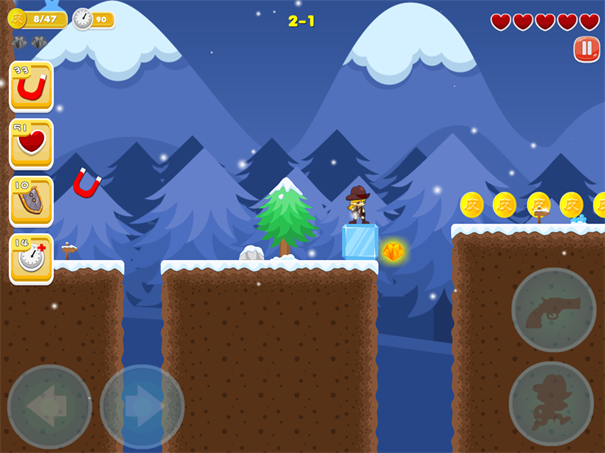Fire the revolver shoot button

(553, 310)
